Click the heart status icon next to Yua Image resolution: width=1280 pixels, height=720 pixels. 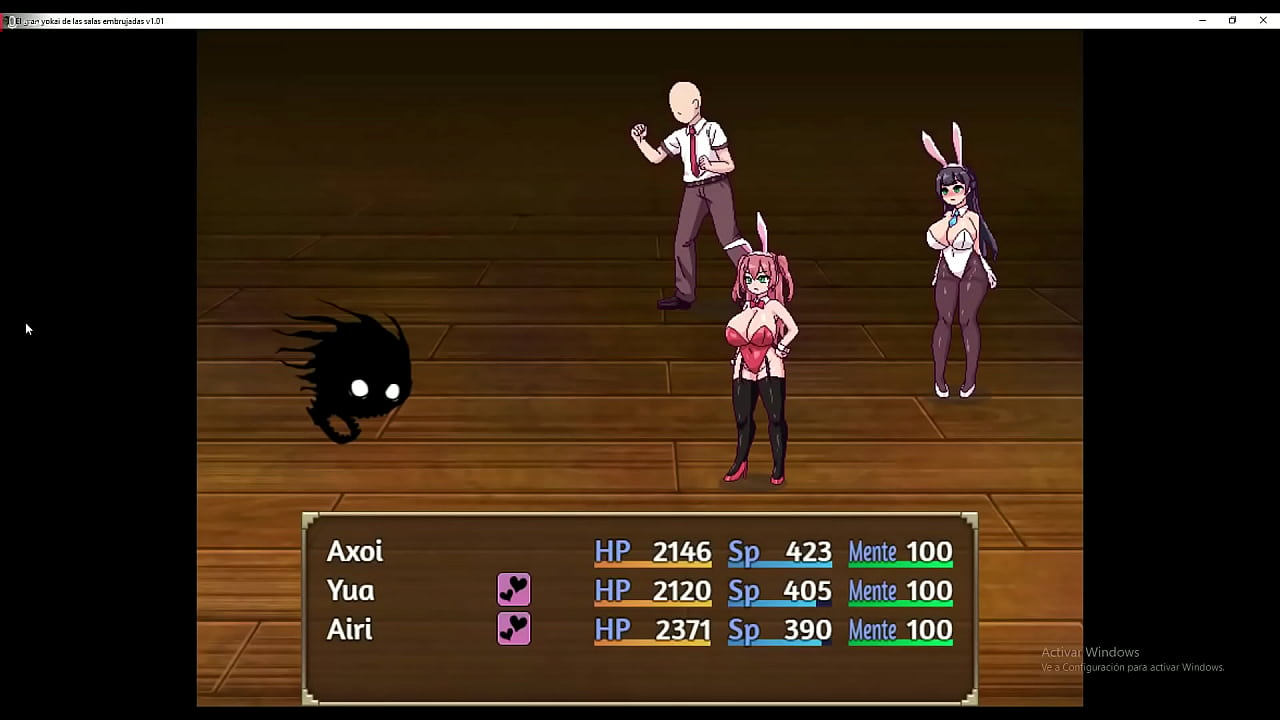pos(513,590)
